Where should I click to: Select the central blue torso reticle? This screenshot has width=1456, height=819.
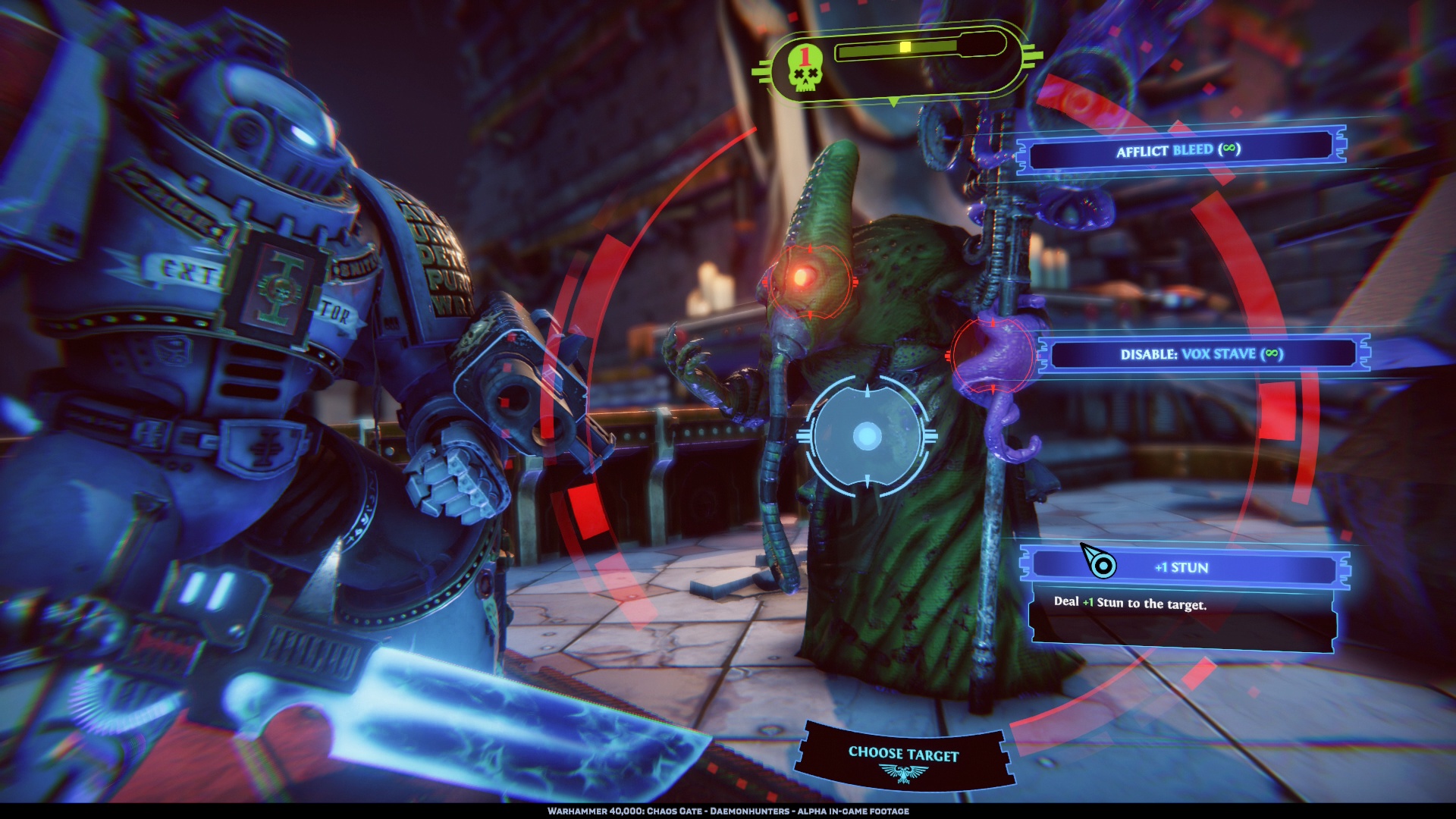click(x=867, y=436)
